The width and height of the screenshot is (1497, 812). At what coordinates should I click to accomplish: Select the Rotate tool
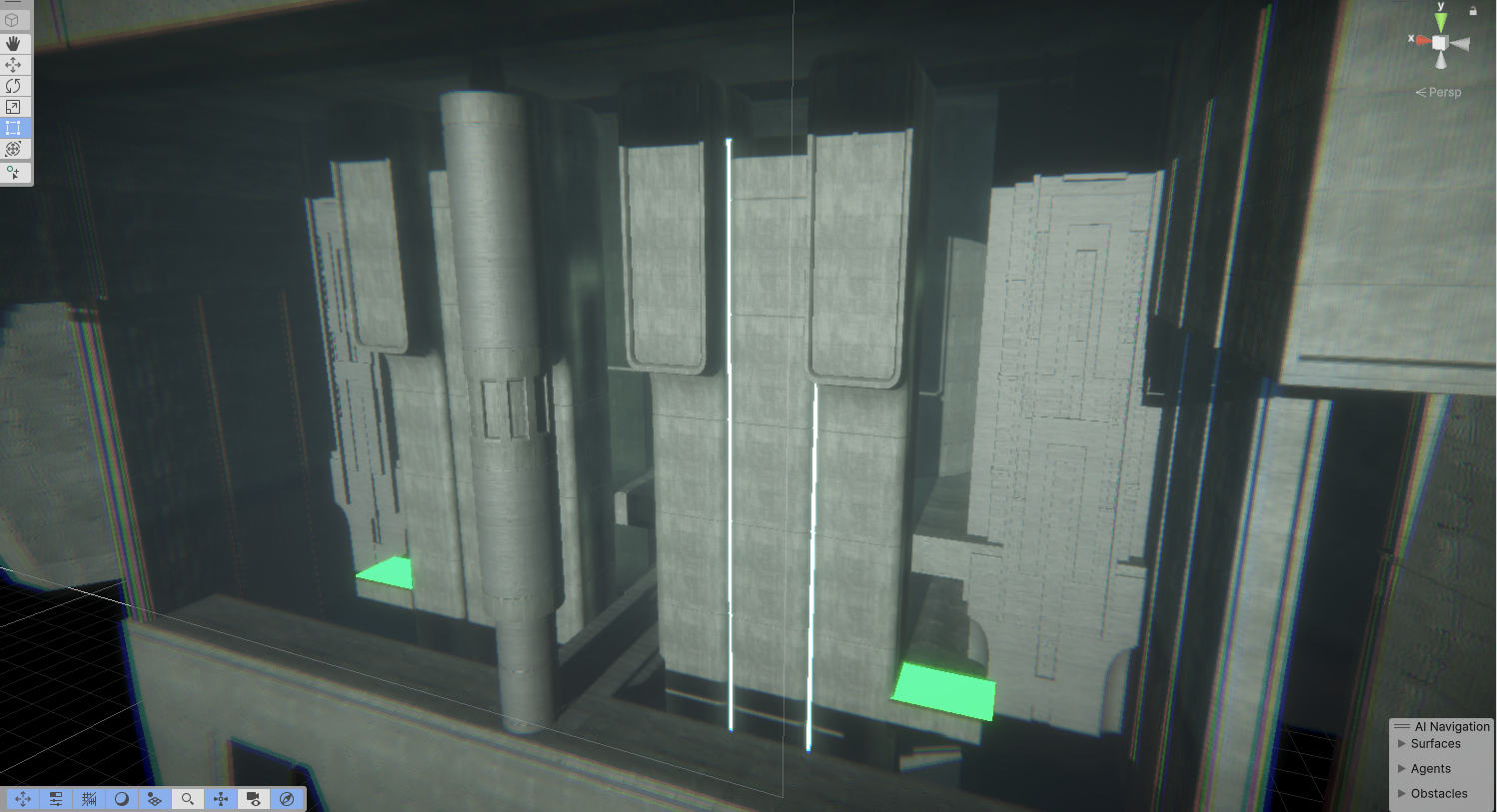point(14,86)
